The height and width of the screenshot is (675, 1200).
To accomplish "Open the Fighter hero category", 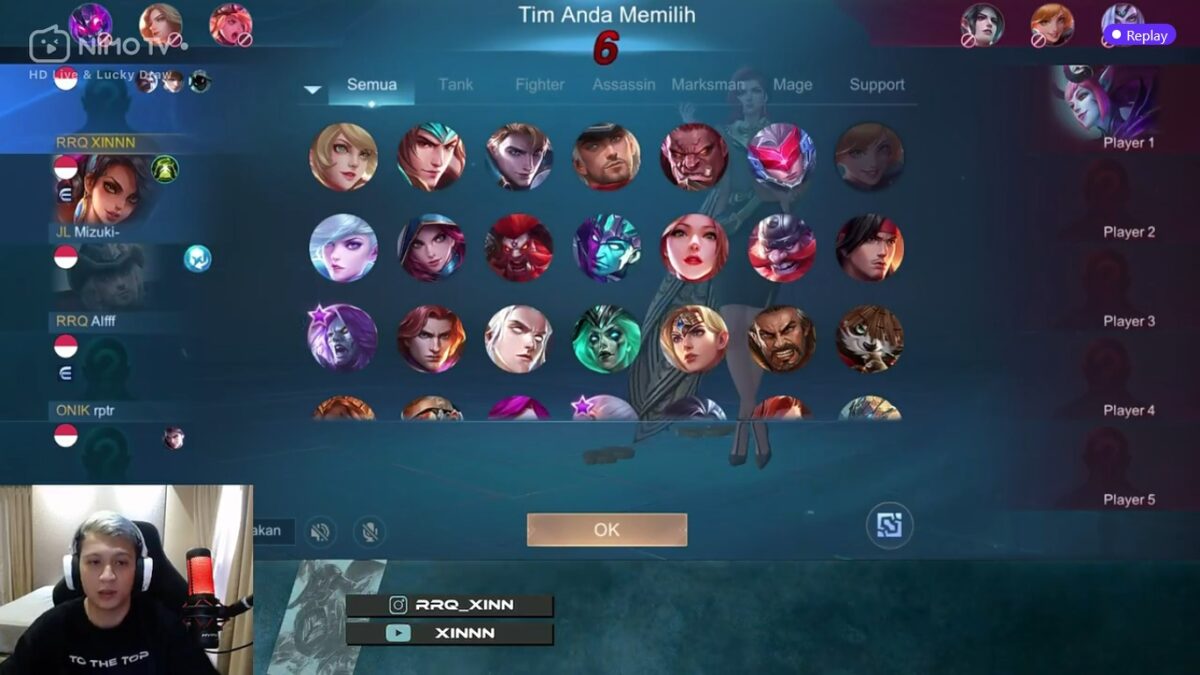I will [540, 85].
